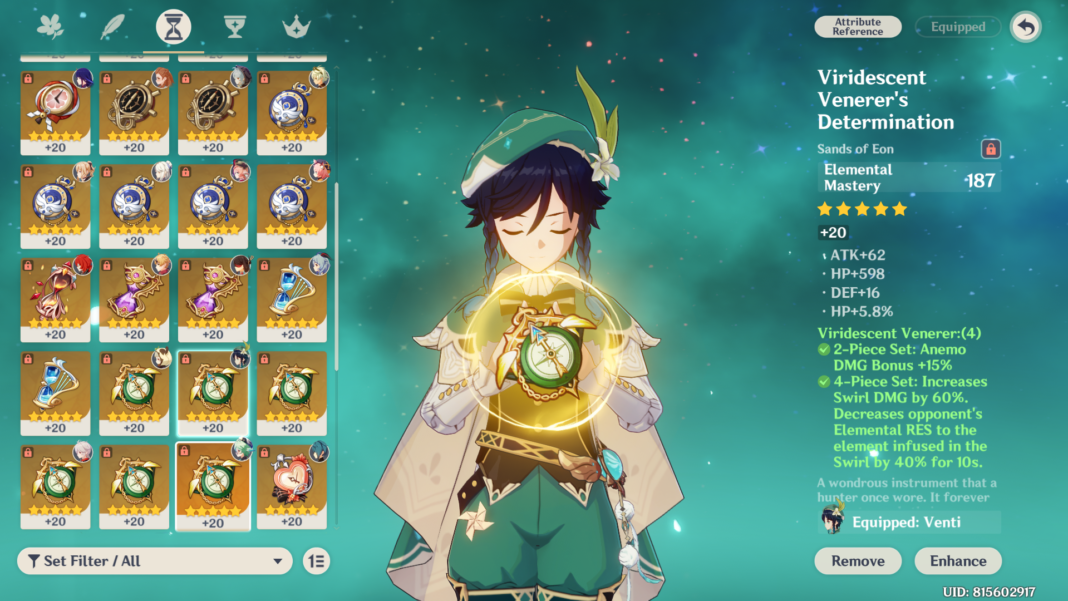The image size is (1068, 601).
Task: Open the Set Filter dropdown
Action: point(155,561)
